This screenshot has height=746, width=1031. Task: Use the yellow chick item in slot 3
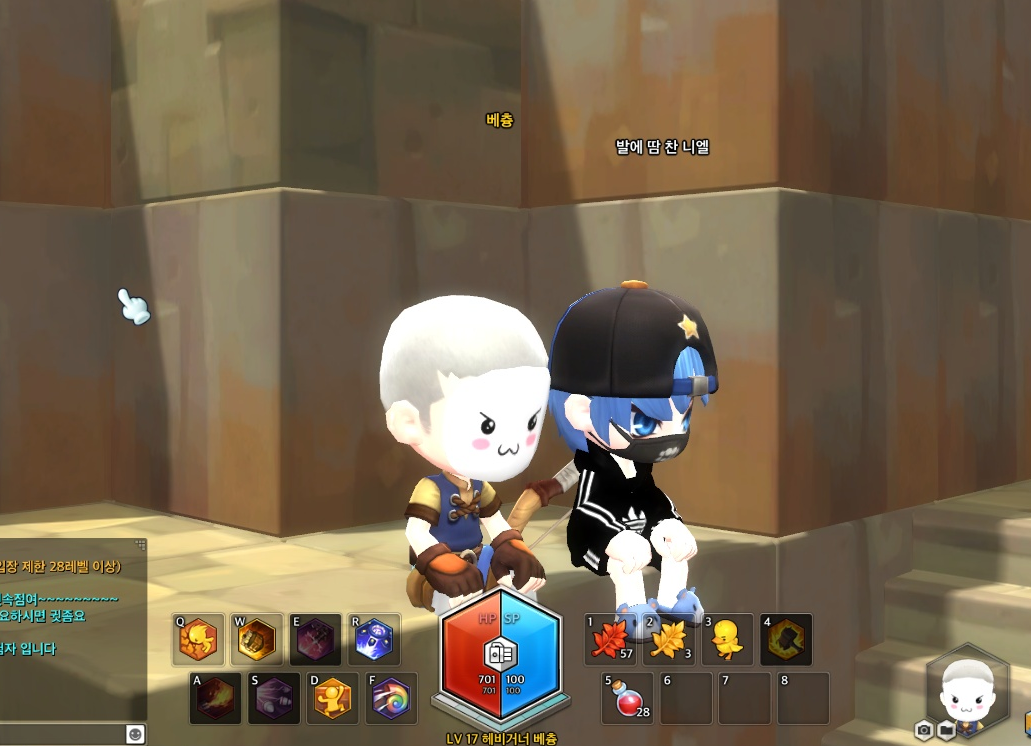coord(727,640)
